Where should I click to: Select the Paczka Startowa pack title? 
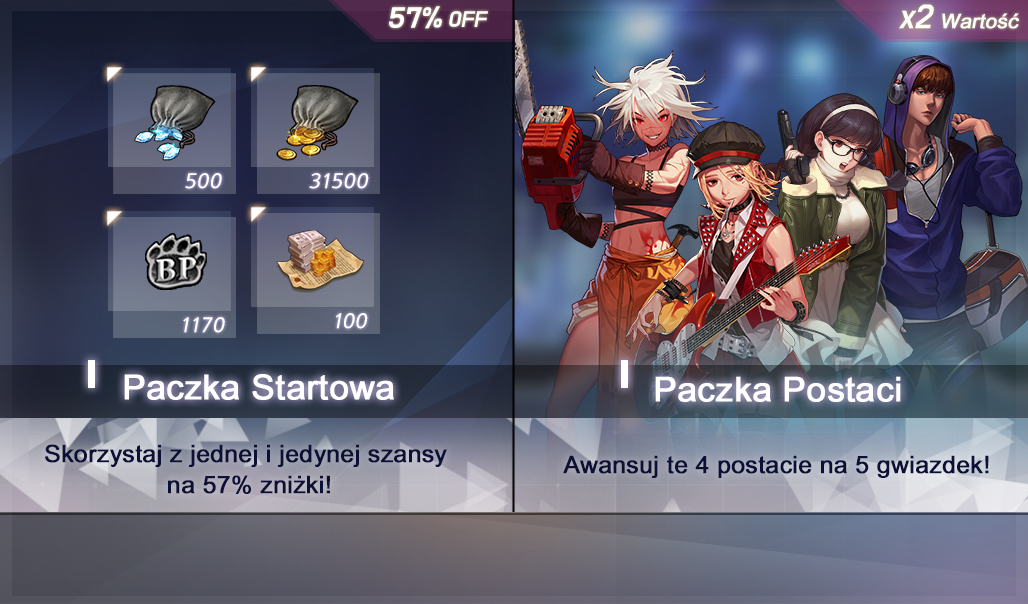click(258, 387)
